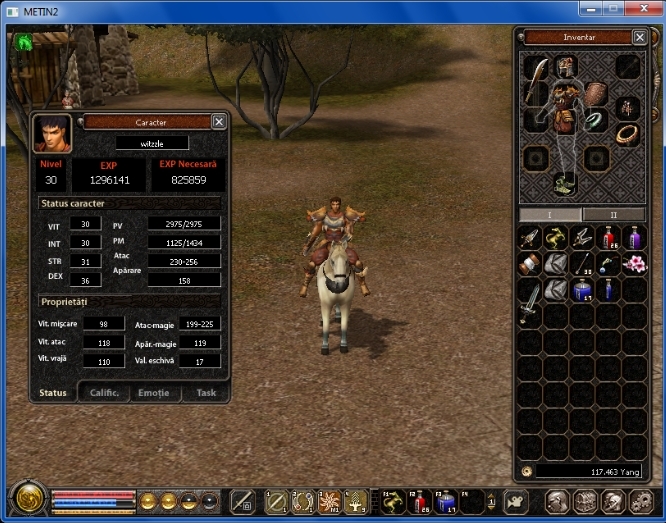Show the Task tab
The image size is (666, 523).
tap(205, 393)
